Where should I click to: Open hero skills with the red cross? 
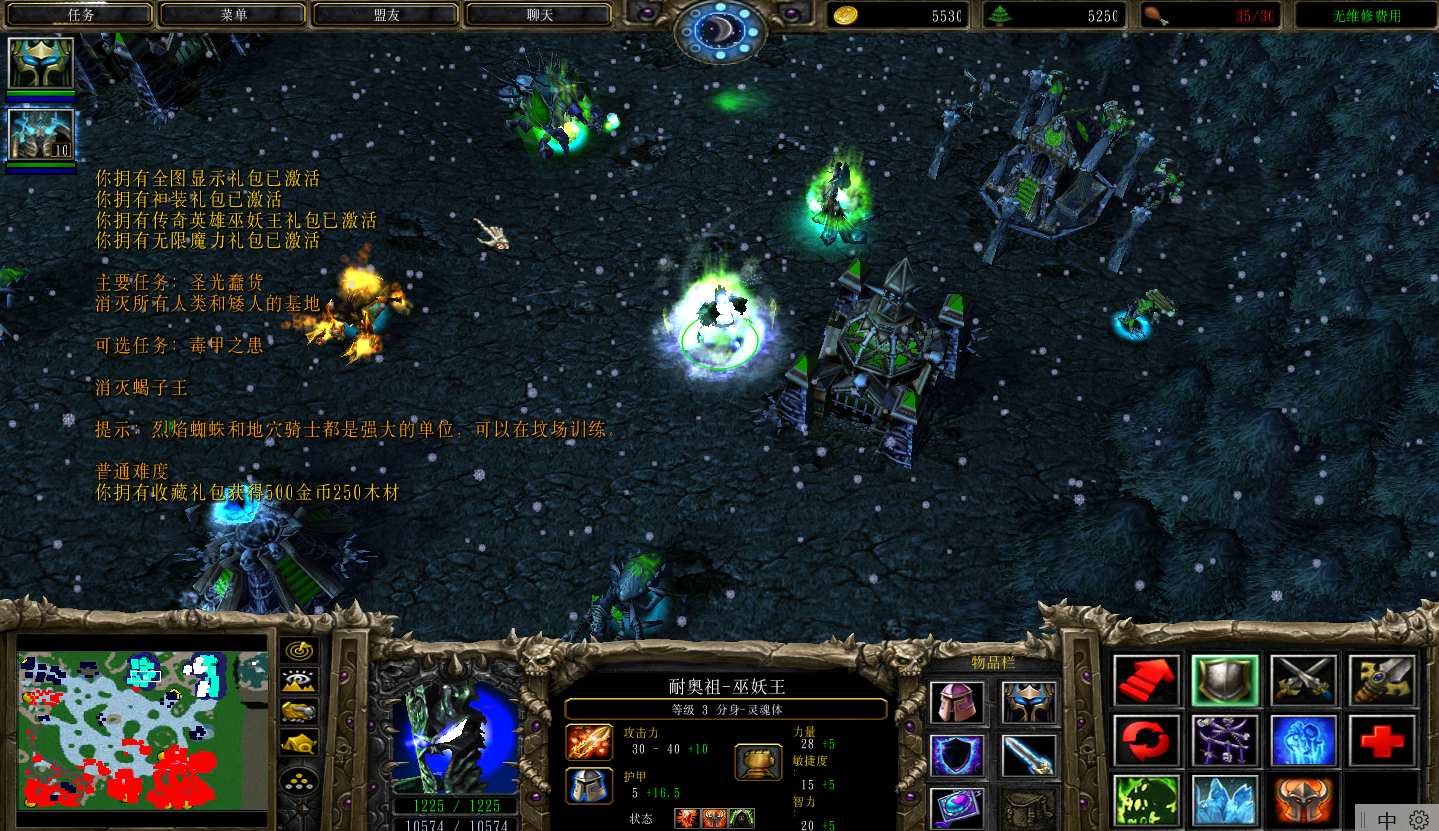(1382, 741)
